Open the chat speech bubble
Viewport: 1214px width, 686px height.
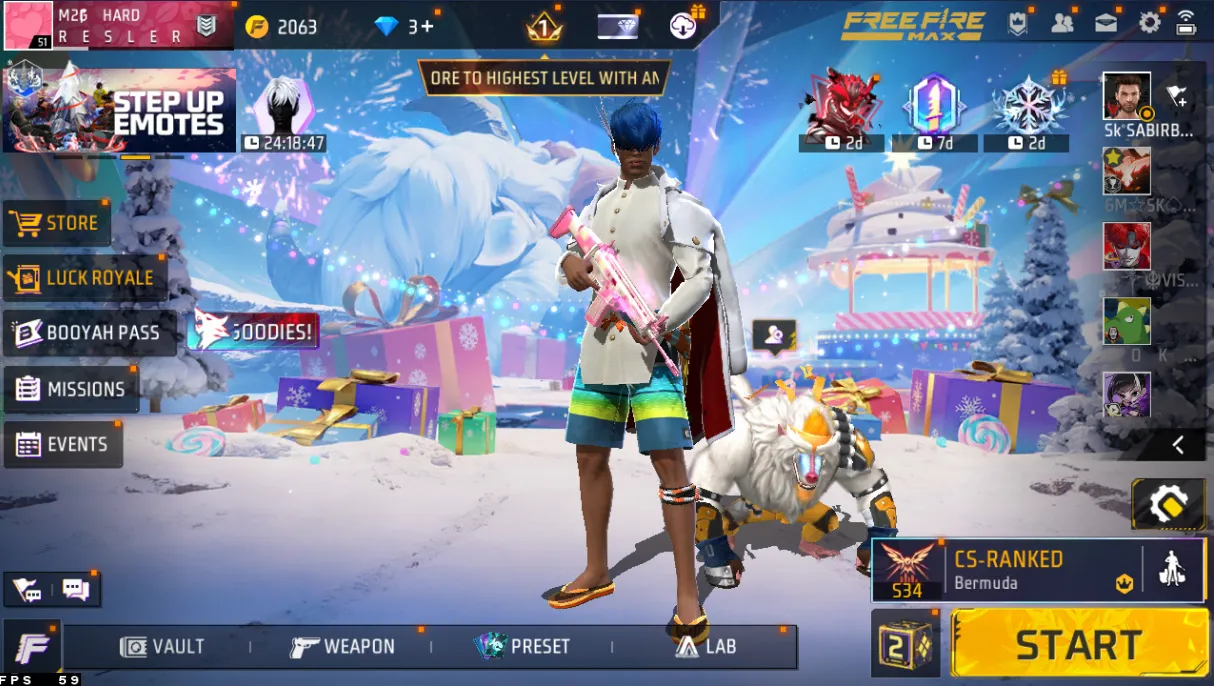[76, 589]
